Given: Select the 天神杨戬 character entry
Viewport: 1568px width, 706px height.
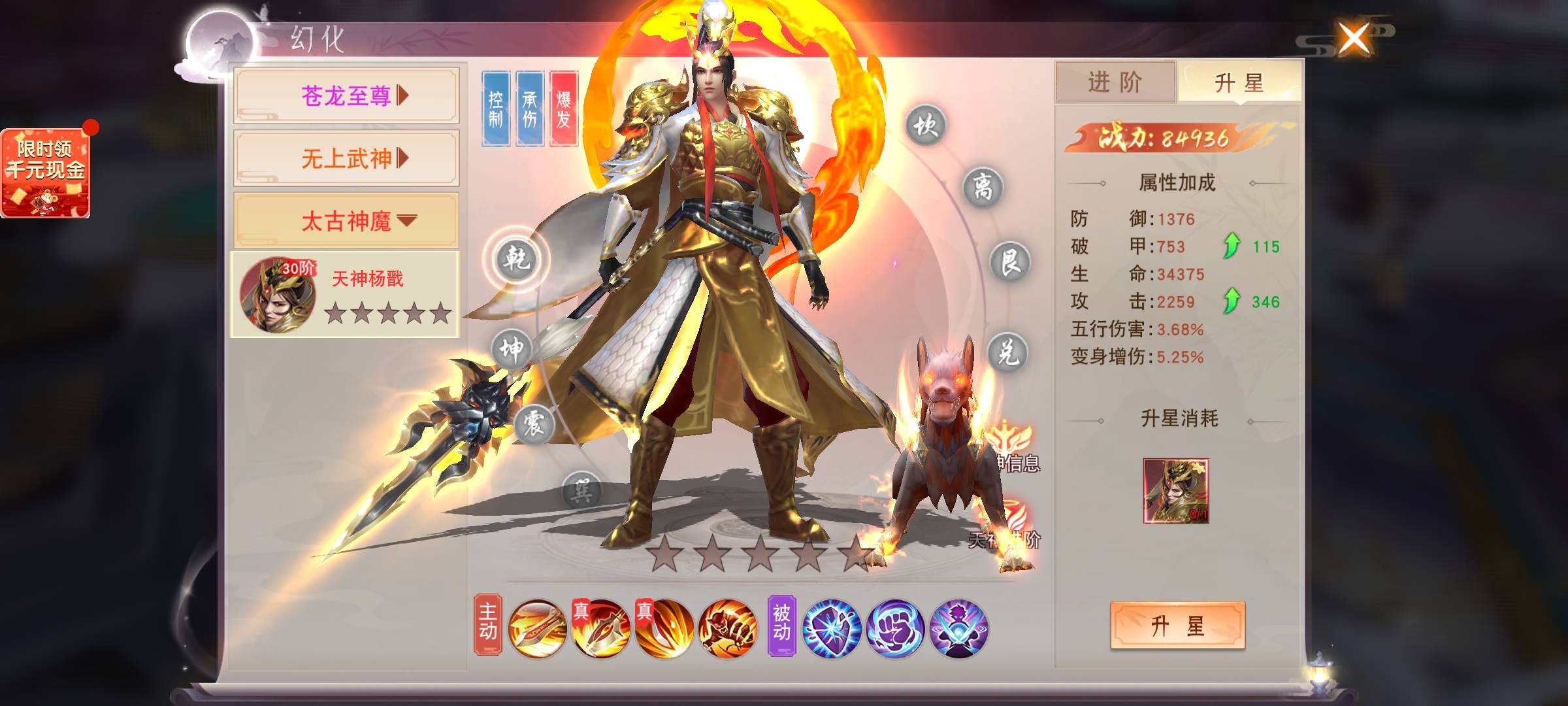Looking at the screenshot, I should coord(345,295).
